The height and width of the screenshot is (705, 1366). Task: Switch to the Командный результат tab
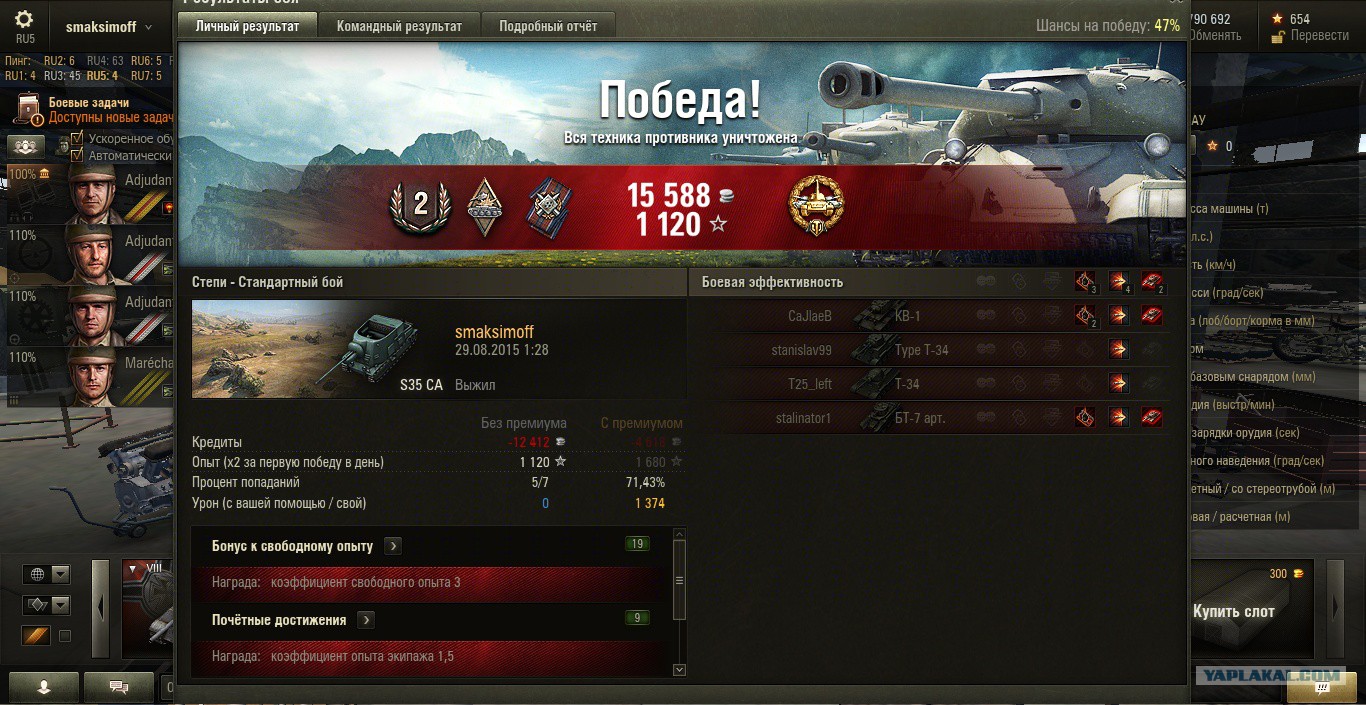click(x=399, y=26)
